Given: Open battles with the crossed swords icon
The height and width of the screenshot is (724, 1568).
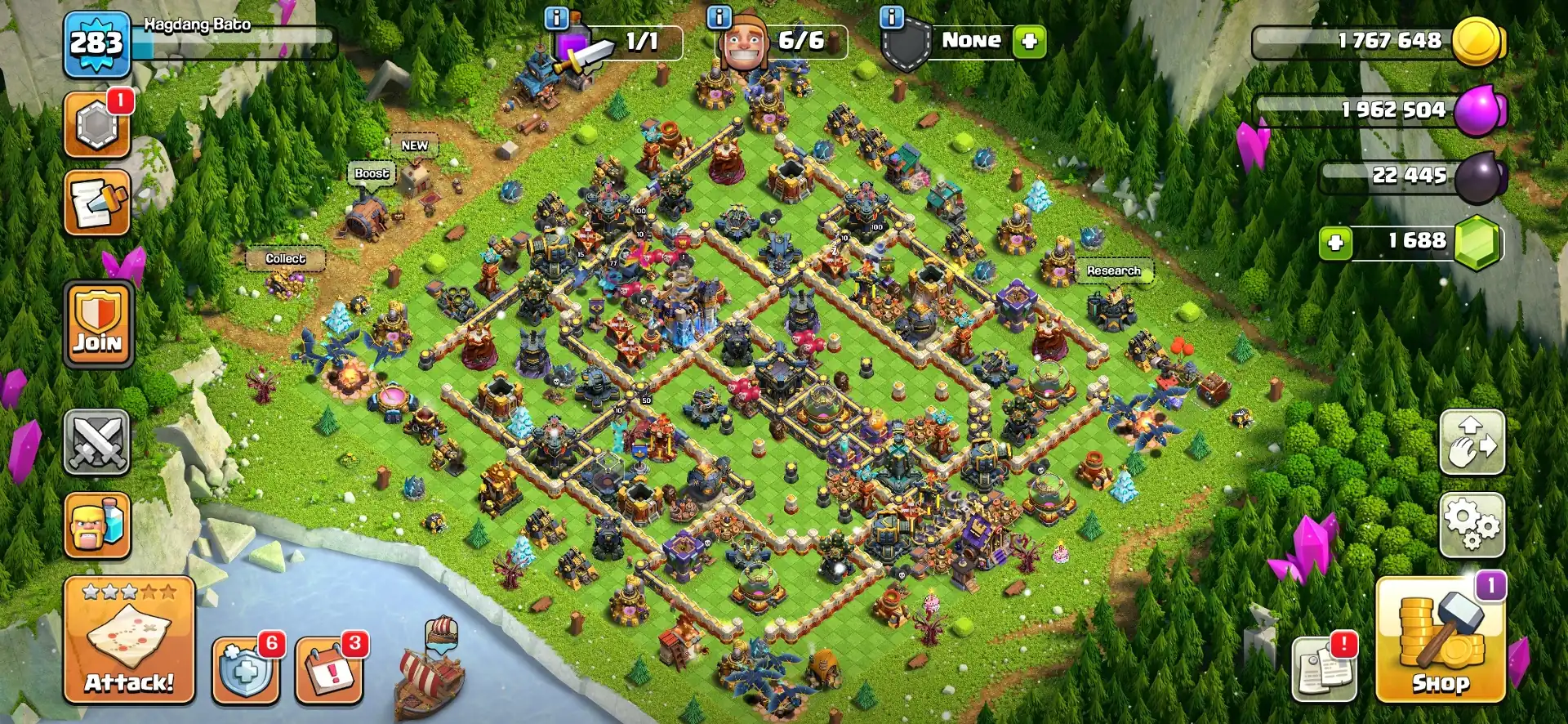Looking at the screenshot, I should (96, 441).
